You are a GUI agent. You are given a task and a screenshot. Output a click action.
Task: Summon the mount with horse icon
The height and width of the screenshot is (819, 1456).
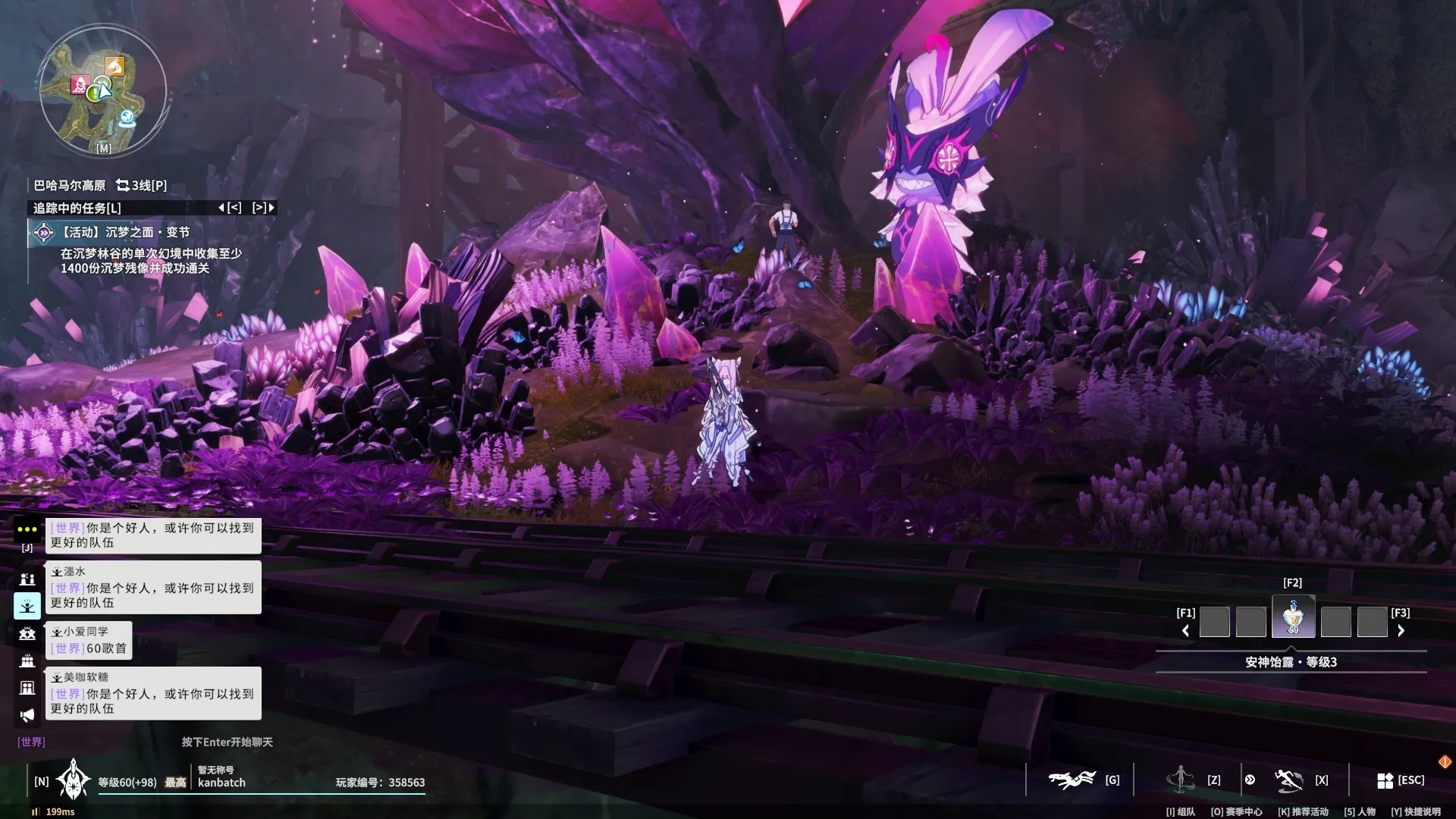pyautogui.click(x=1072, y=780)
